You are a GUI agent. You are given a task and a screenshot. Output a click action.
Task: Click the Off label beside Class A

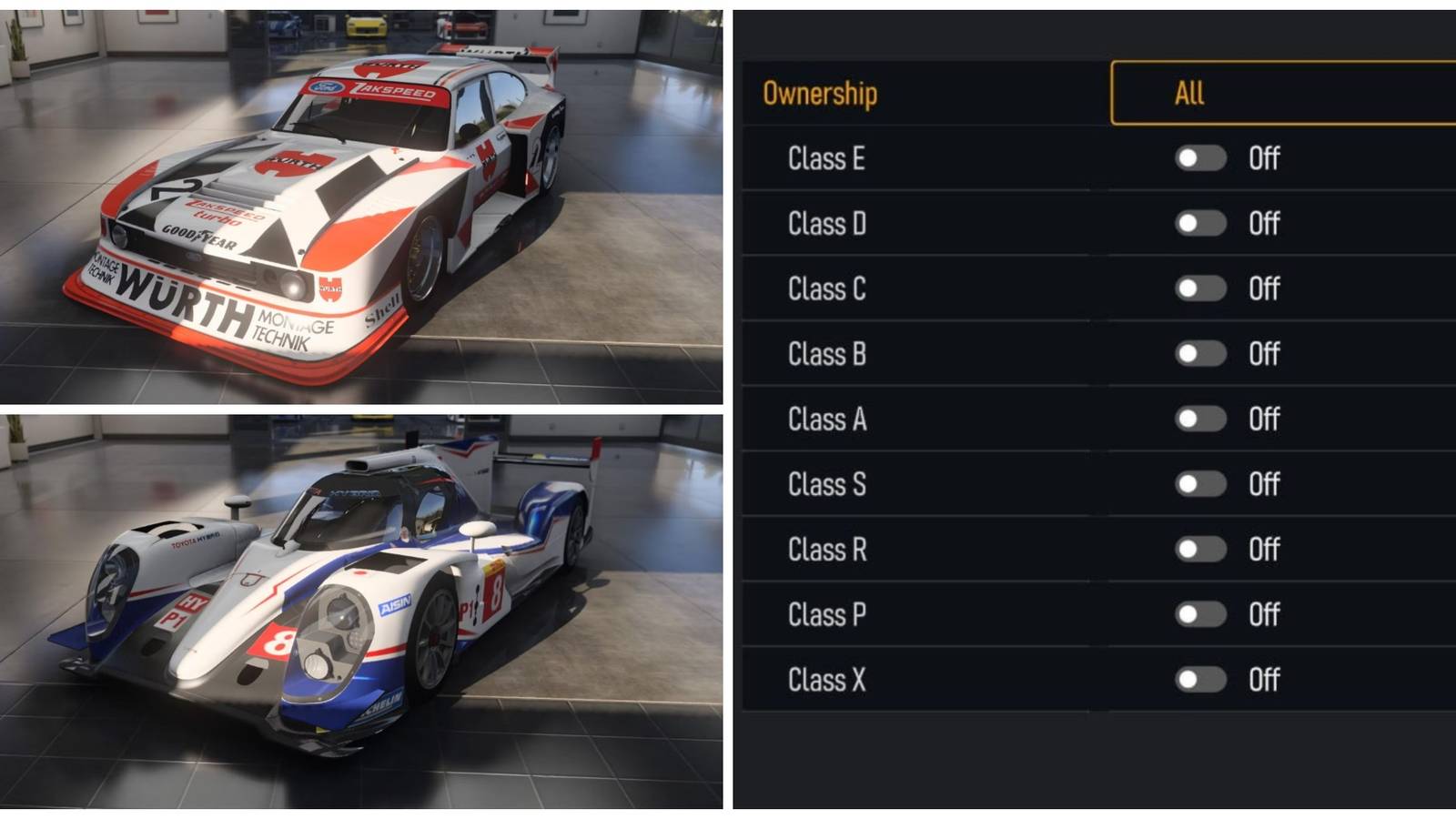point(1265,419)
